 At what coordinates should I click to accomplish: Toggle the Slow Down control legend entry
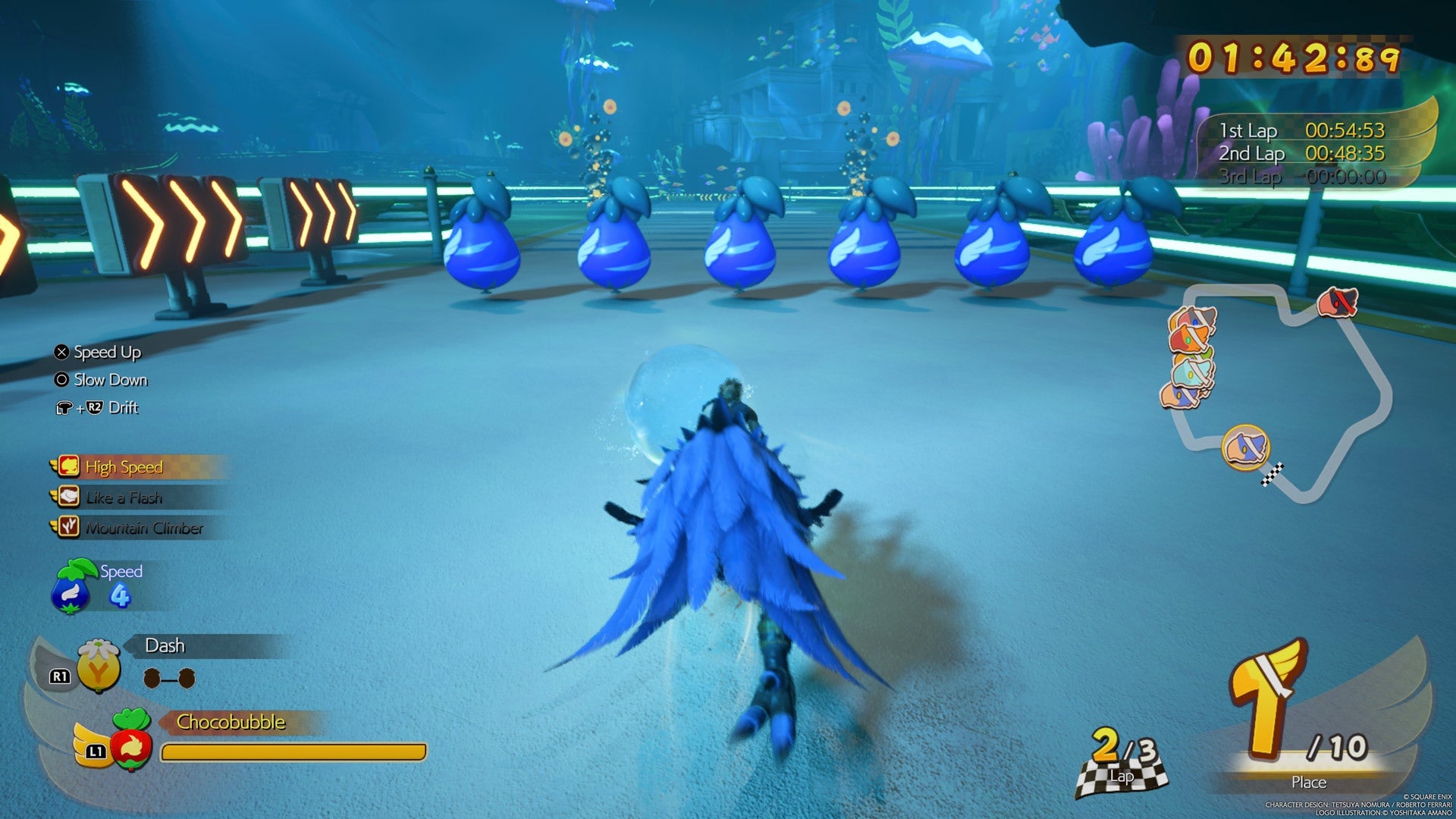[x=110, y=380]
